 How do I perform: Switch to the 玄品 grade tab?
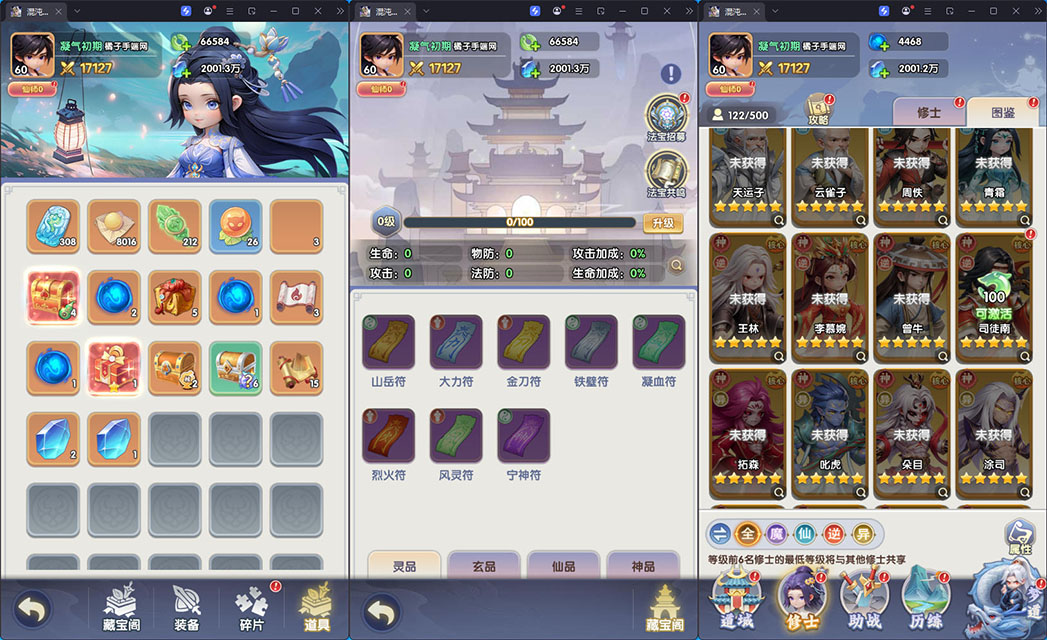tap(483, 566)
